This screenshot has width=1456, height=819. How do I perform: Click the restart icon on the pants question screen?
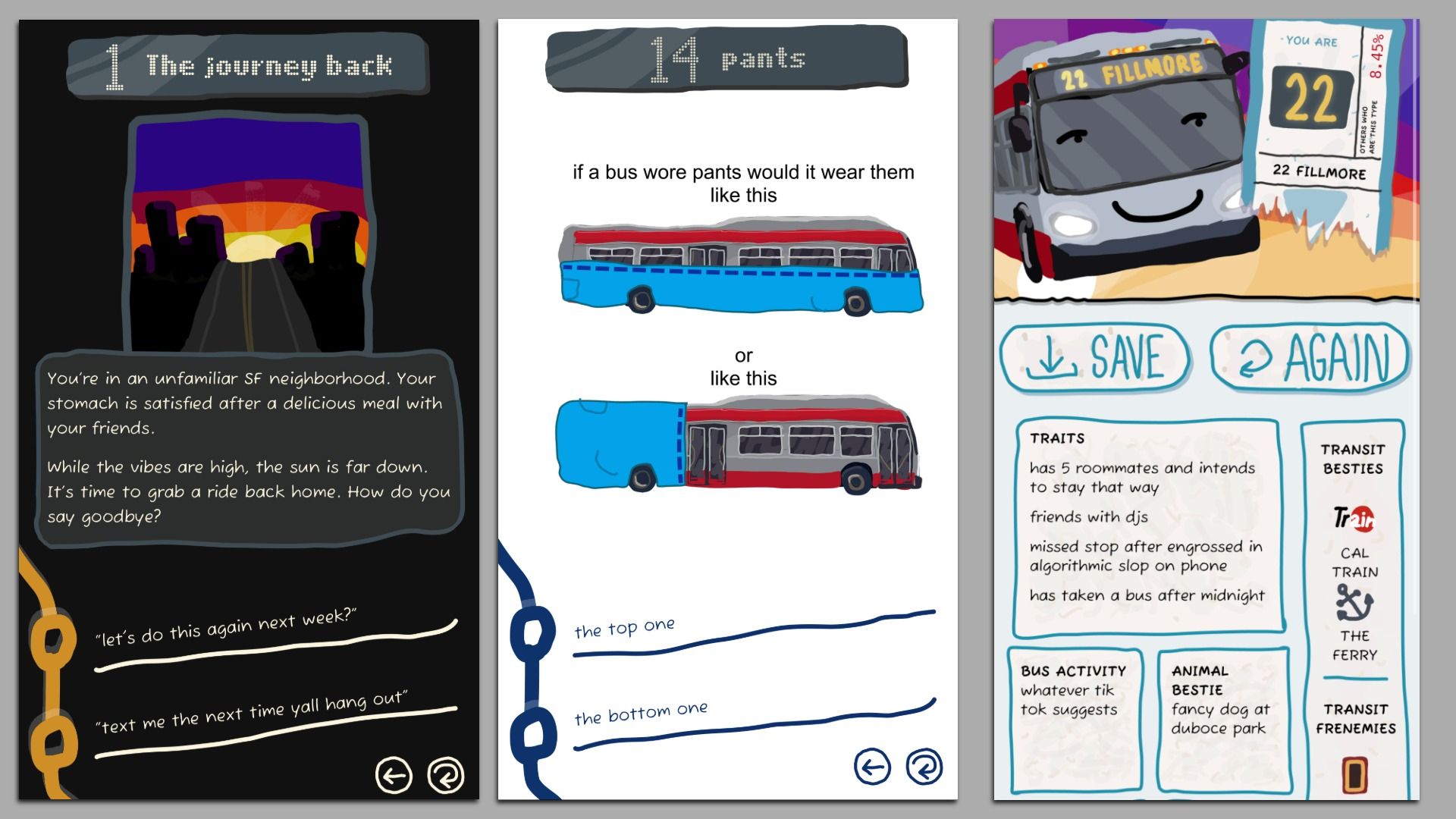click(x=924, y=768)
